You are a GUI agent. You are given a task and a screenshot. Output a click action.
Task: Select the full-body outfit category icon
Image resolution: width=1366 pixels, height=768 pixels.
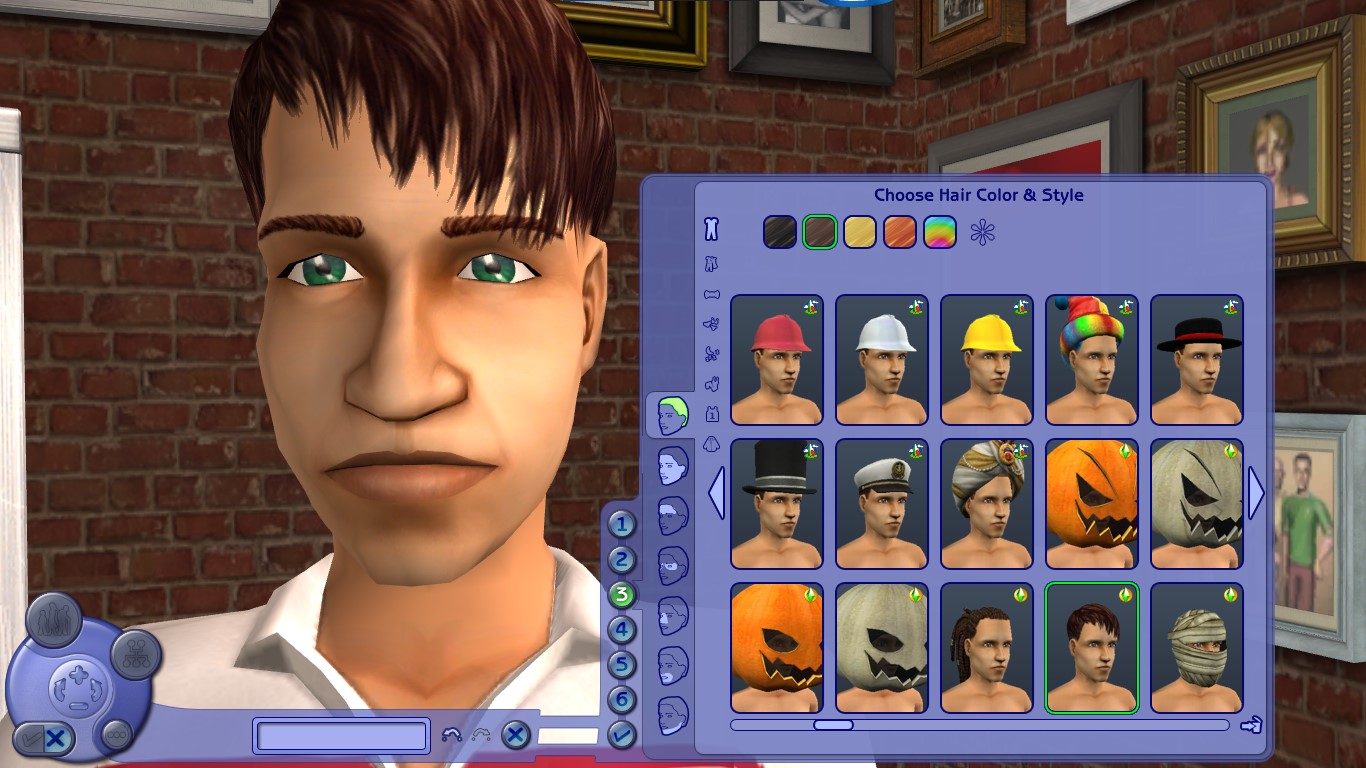[x=710, y=229]
